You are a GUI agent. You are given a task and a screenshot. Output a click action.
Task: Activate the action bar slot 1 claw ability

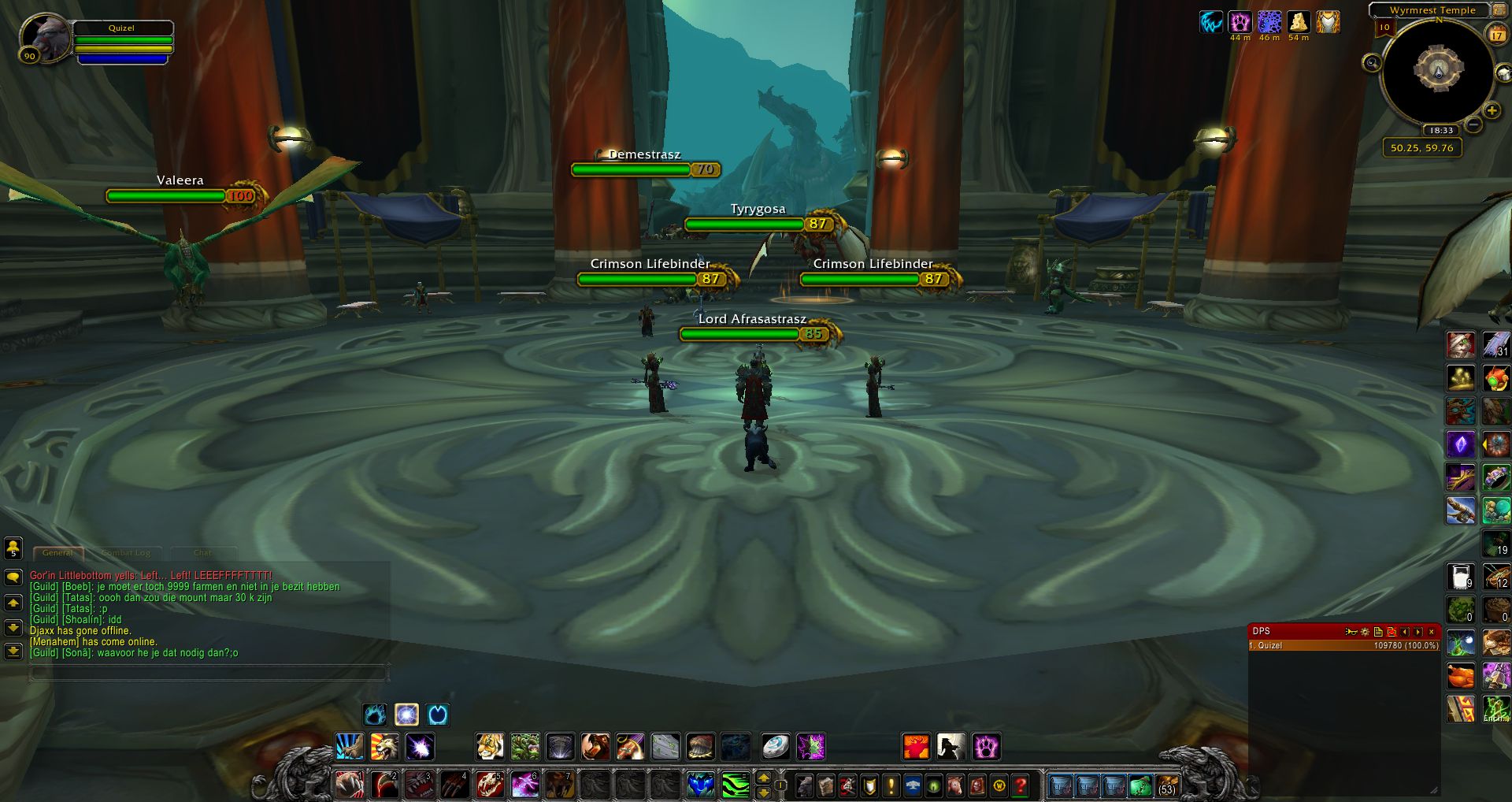click(349, 785)
